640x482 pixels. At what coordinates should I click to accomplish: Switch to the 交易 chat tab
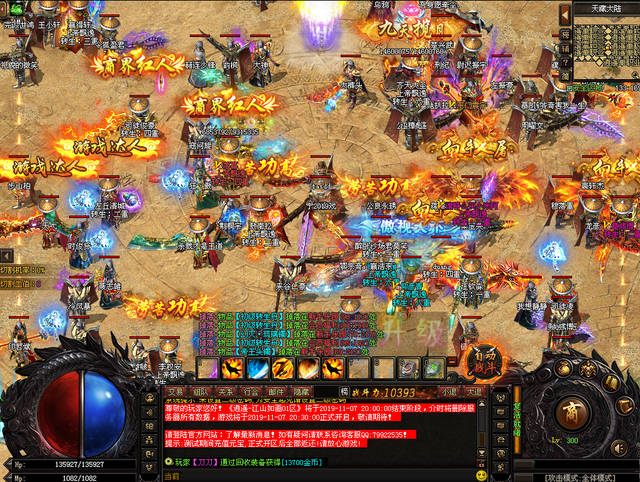click(176, 392)
